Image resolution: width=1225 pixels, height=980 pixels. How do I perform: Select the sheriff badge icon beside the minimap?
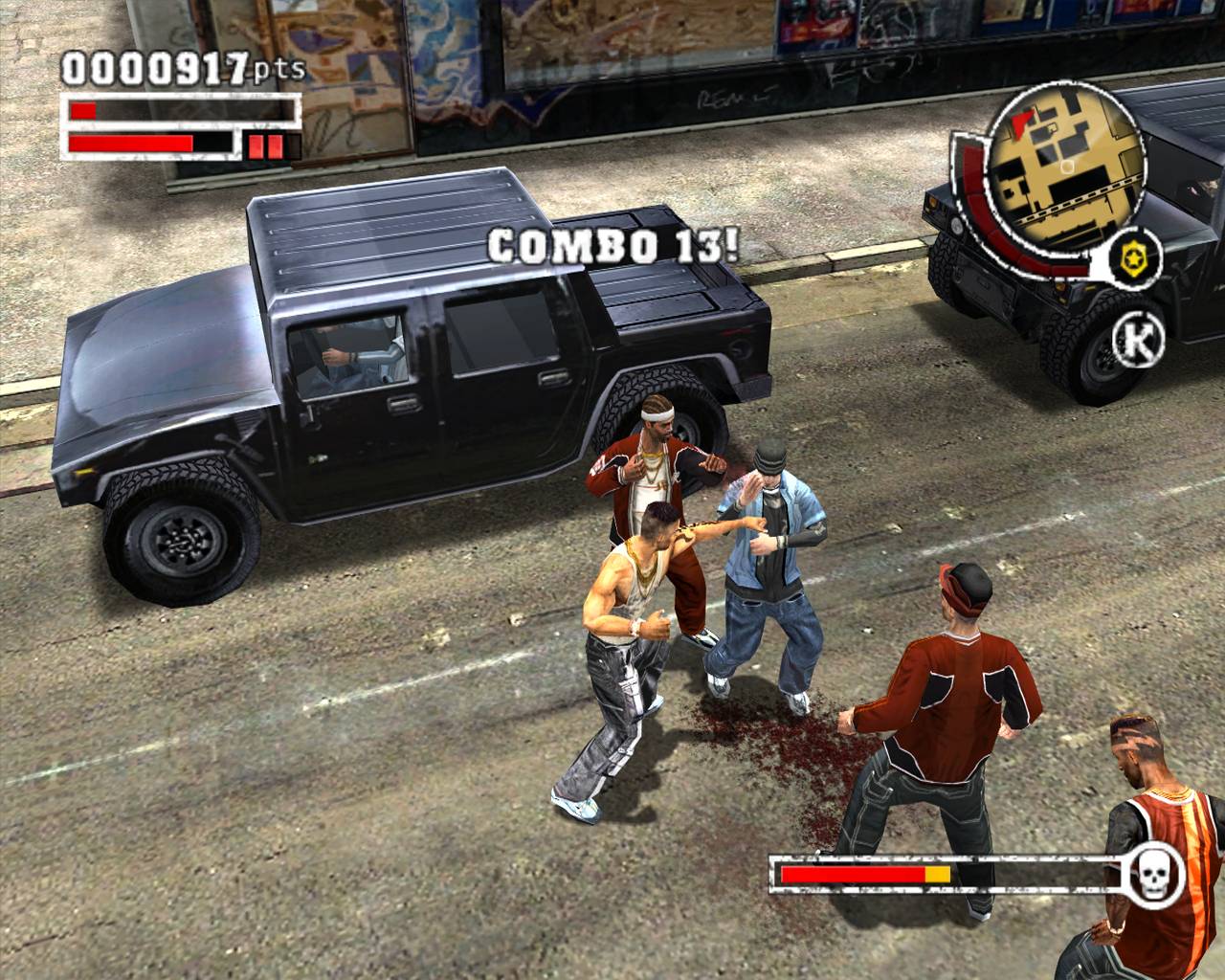1133,258
